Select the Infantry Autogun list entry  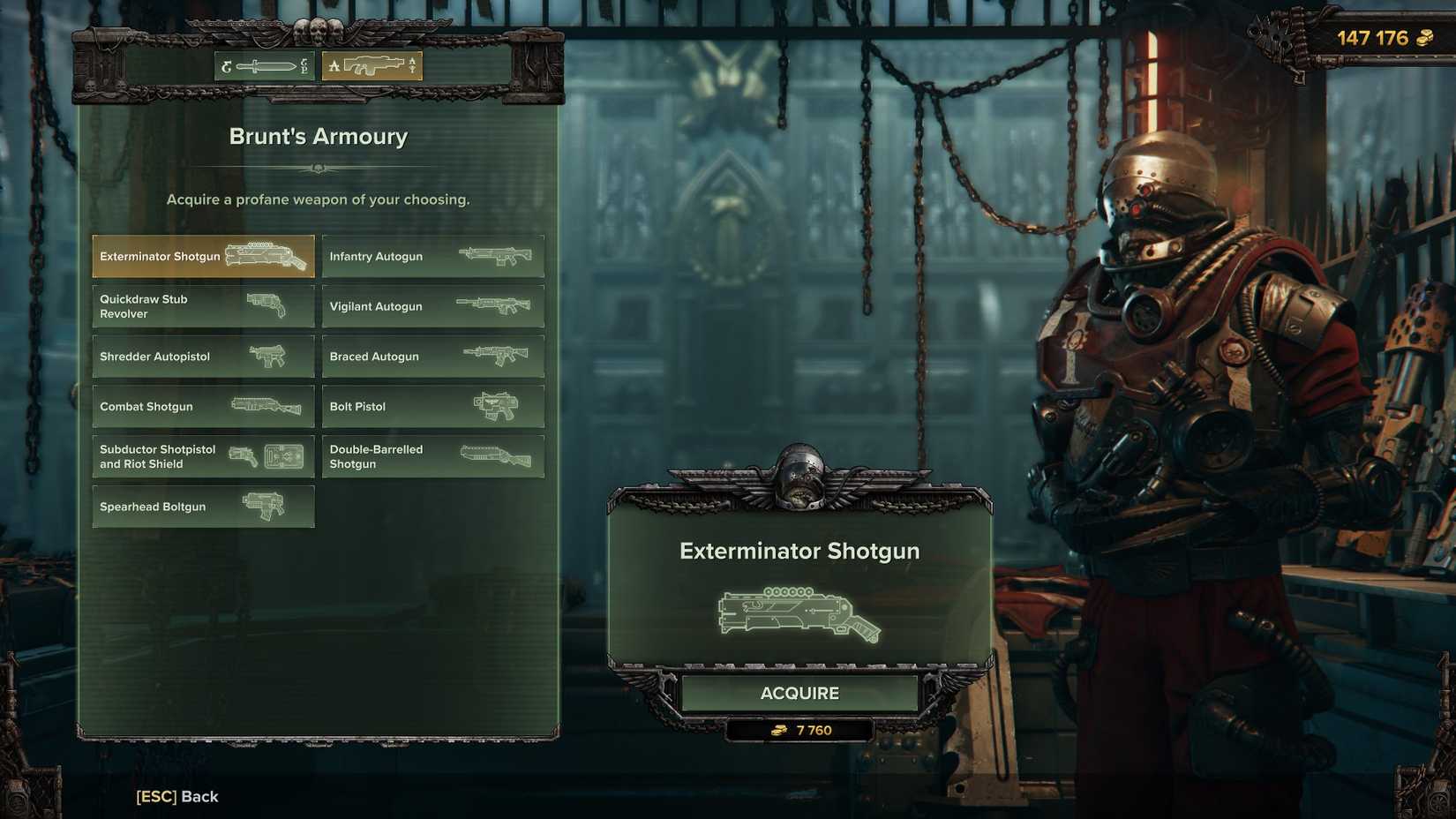tap(433, 256)
